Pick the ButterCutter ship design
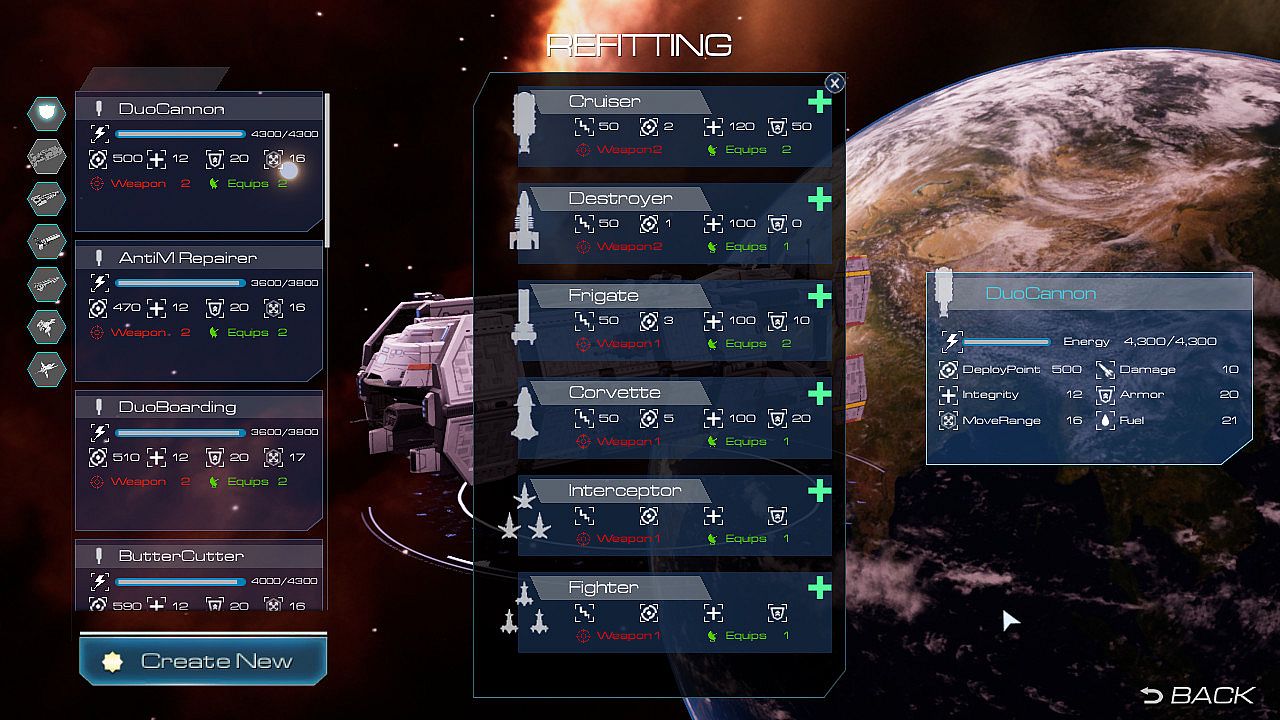The image size is (1280, 720). click(x=199, y=577)
